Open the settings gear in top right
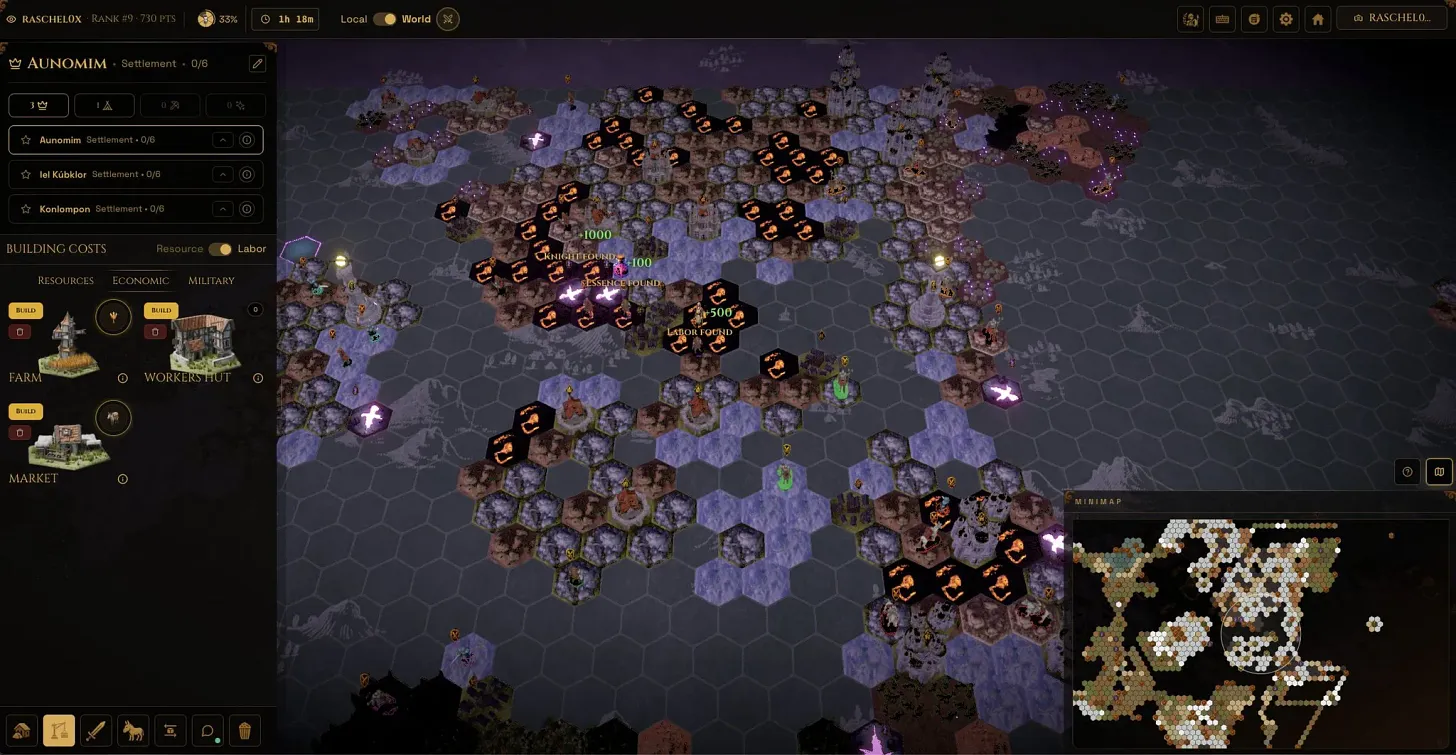 1286,18
